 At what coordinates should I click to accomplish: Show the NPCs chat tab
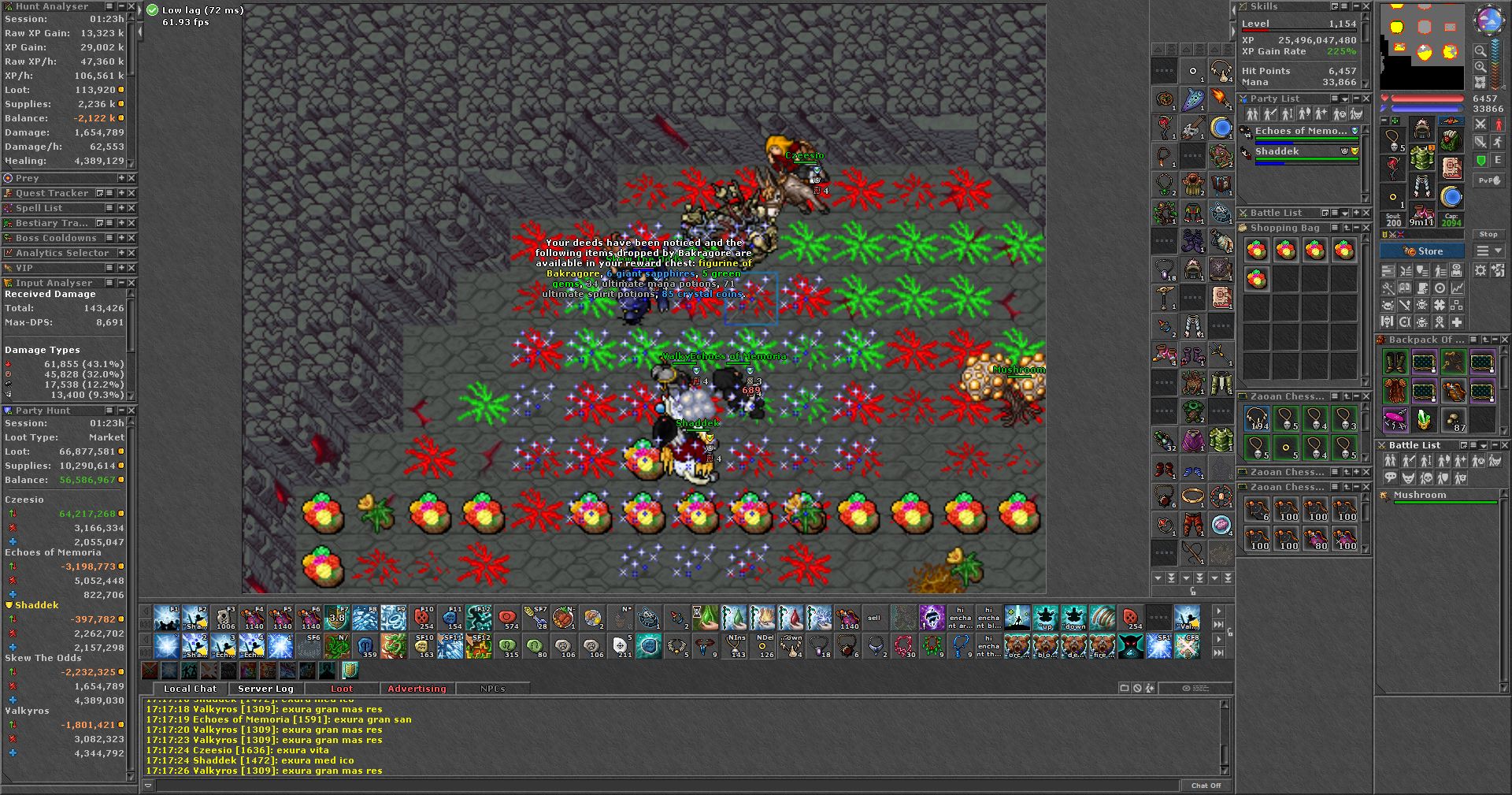point(493,689)
